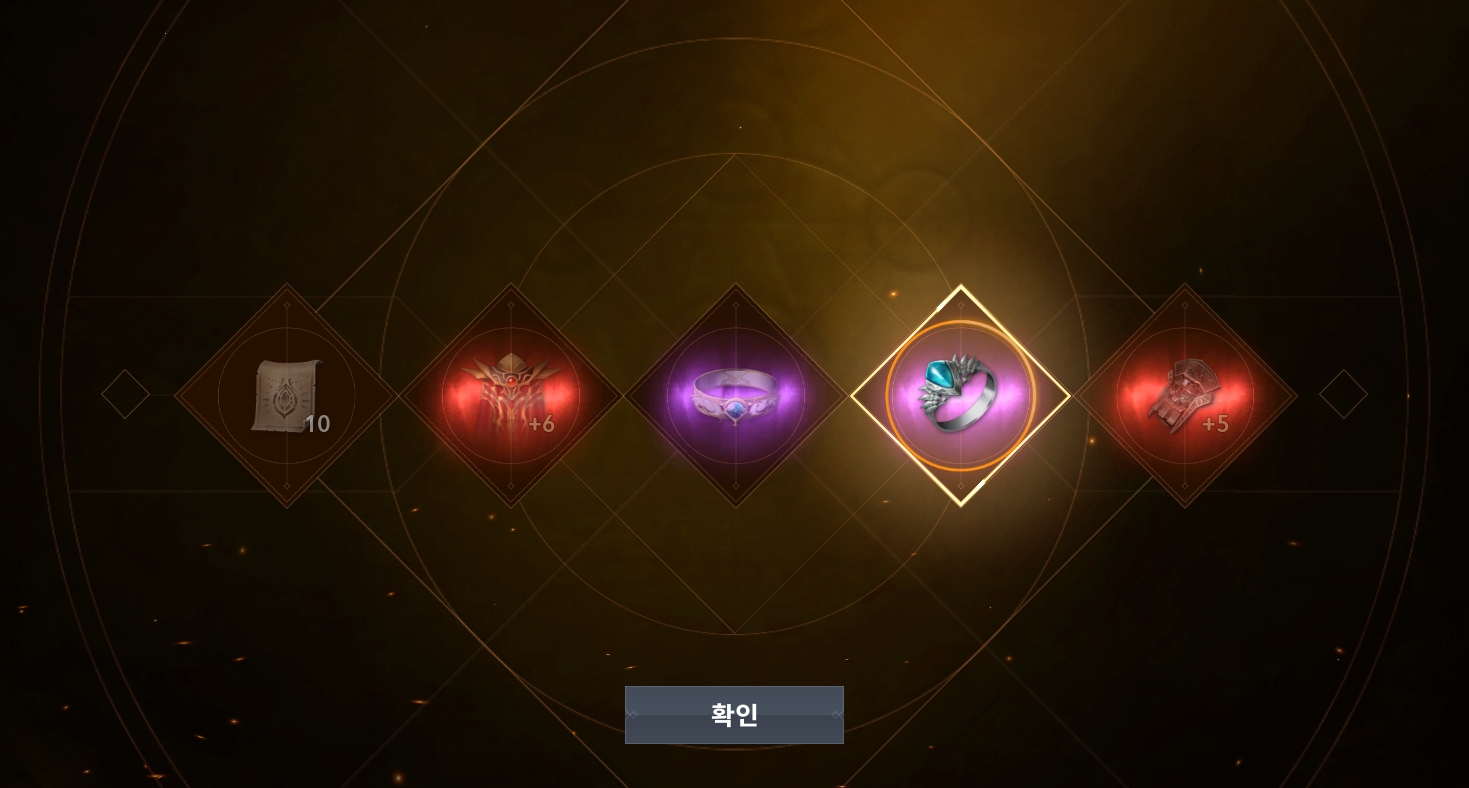Expand the small diamond marker on far right
The image size is (1469, 788).
point(1343,394)
